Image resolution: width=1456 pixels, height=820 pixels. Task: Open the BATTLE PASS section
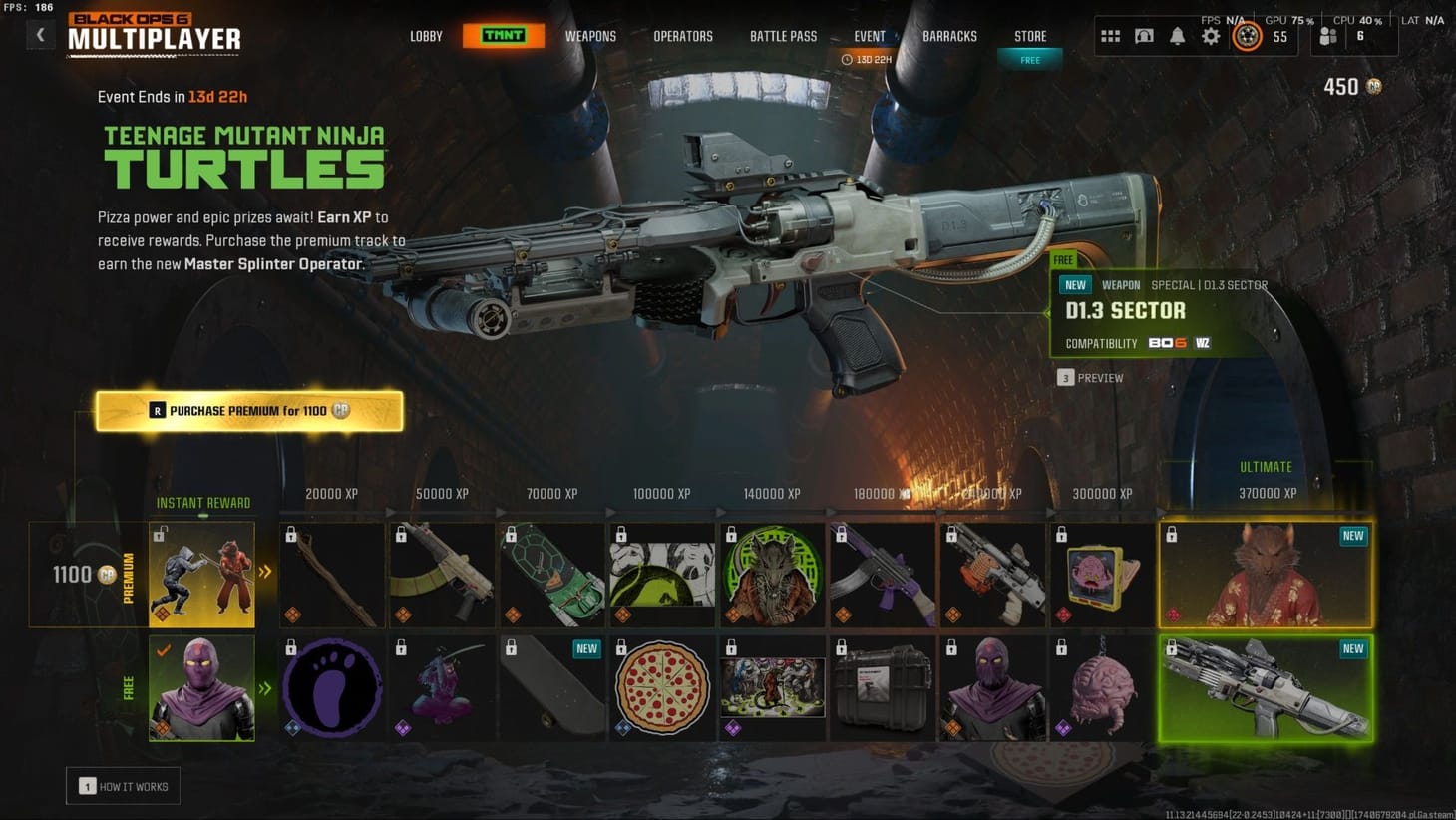tap(783, 35)
